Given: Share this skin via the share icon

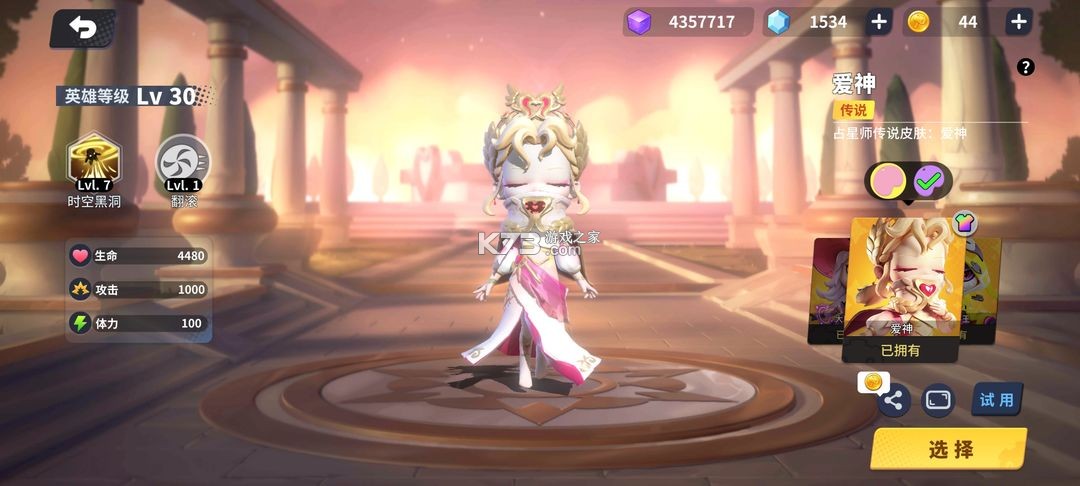Looking at the screenshot, I should (893, 401).
